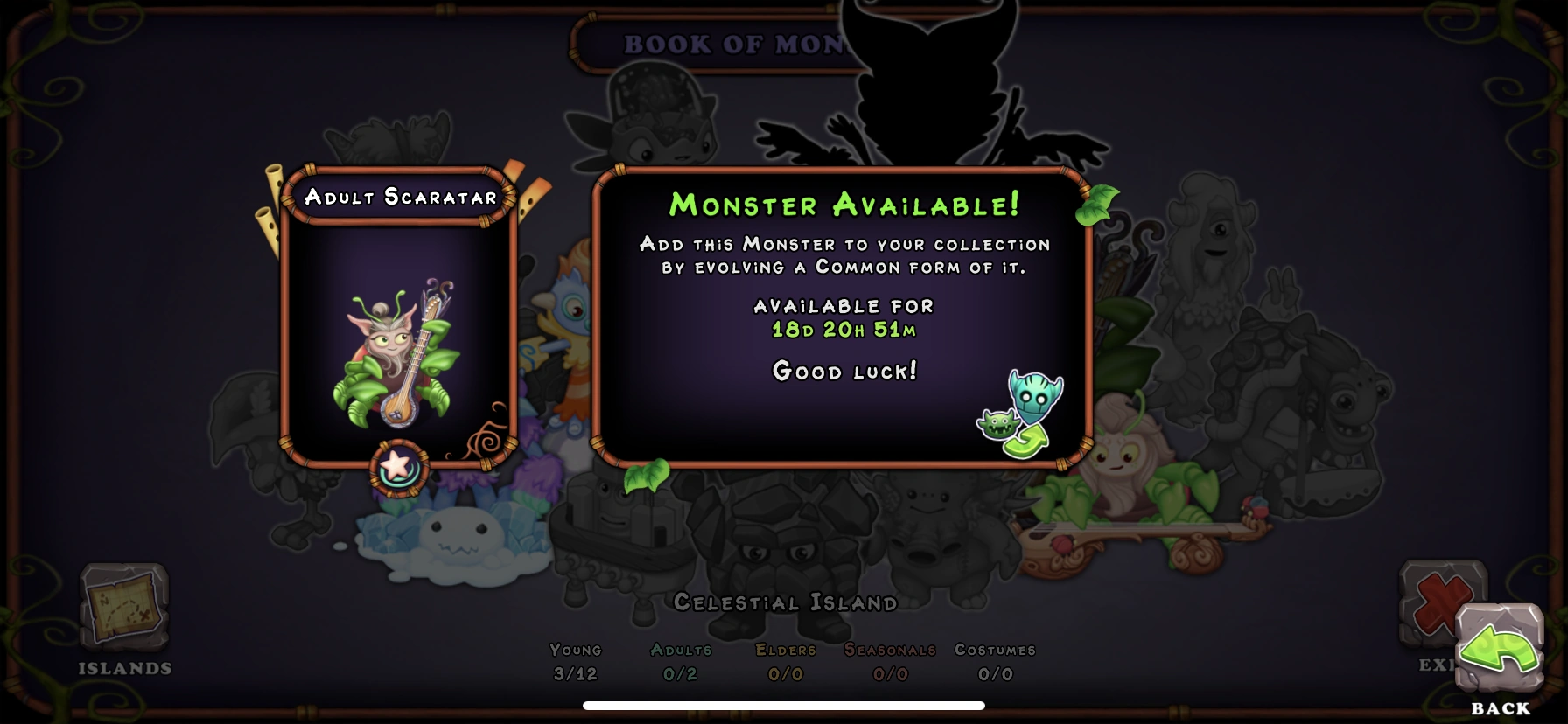Click the 18d 20h 51m countdown timer
This screenshot has width=1568, height=724.
(x=843, y=331)
